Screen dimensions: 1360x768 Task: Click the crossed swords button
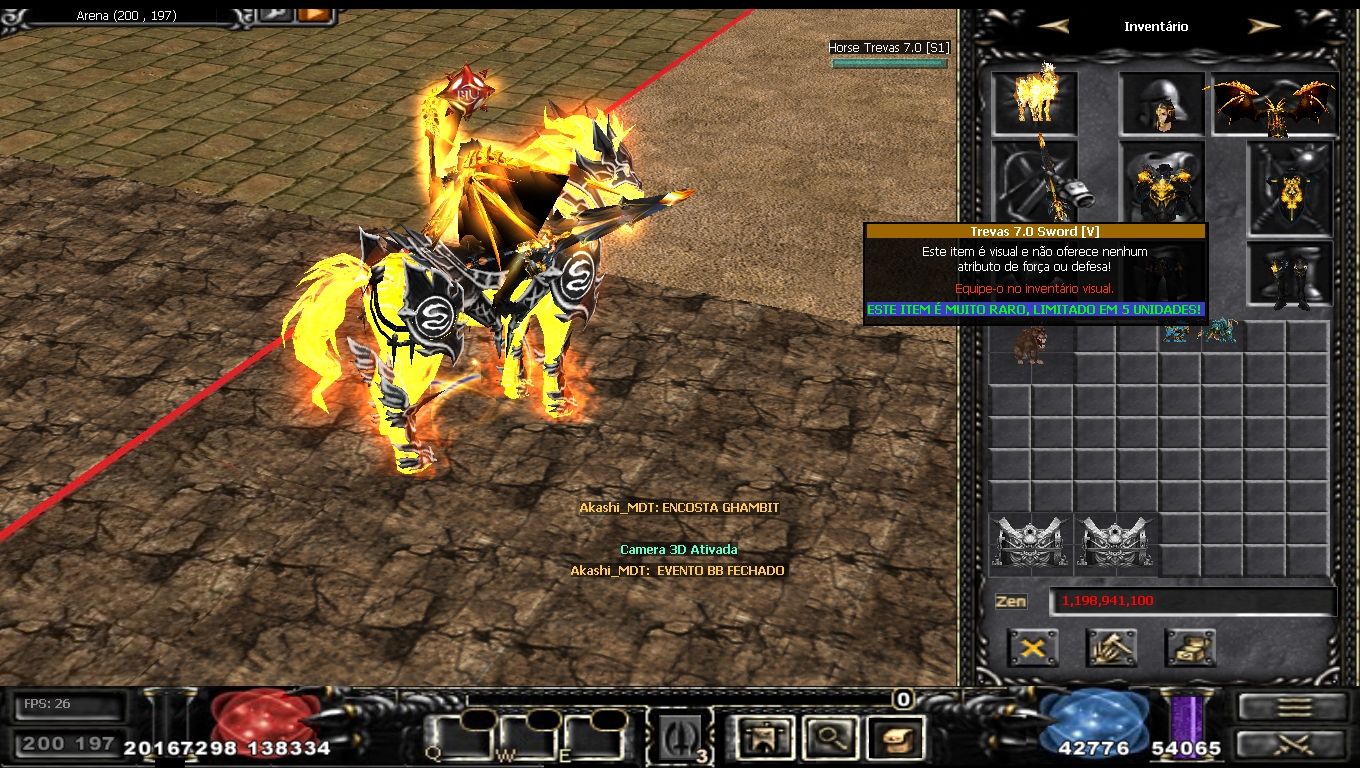point(1294,744)
